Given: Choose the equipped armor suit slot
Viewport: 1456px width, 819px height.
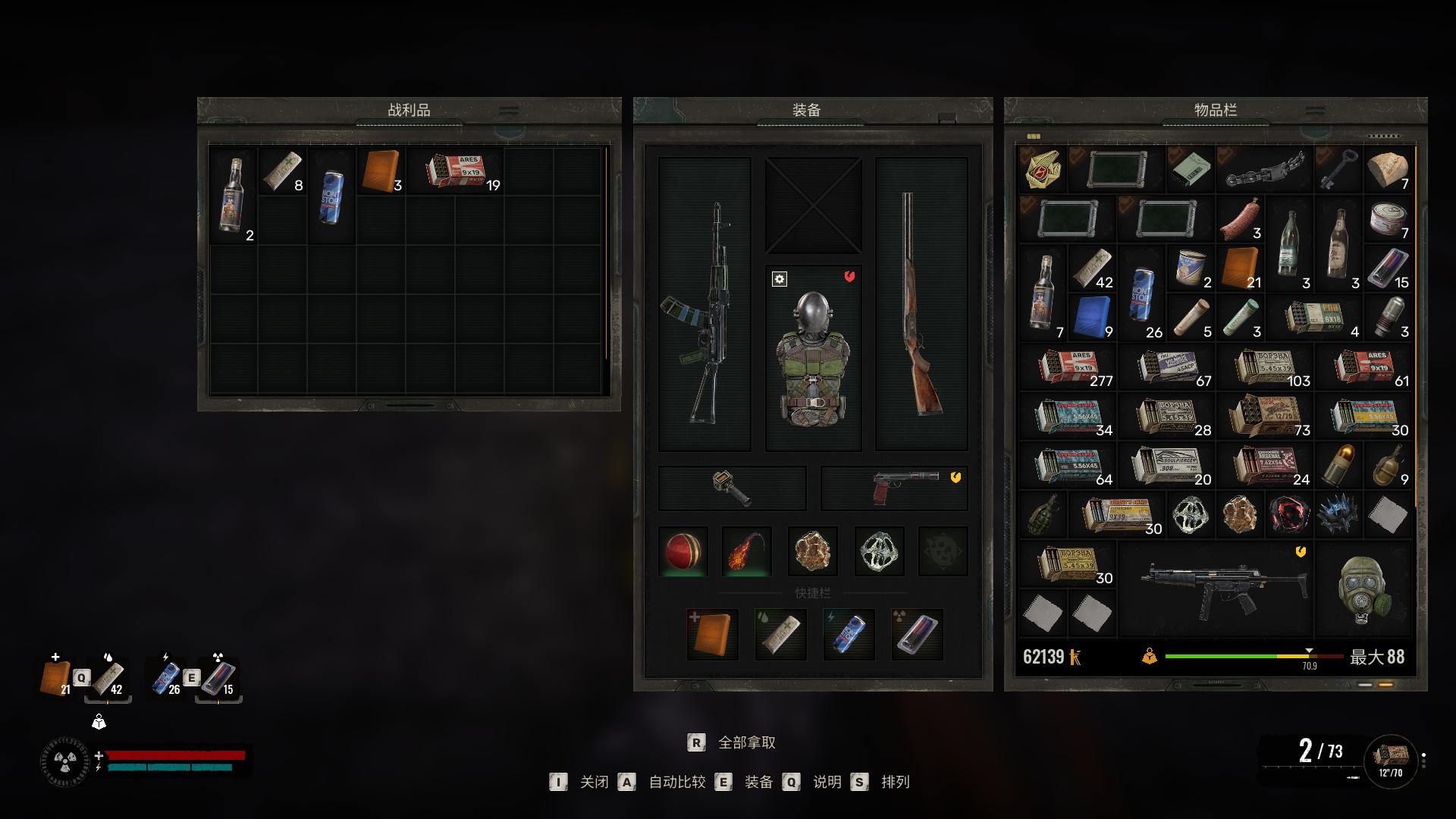Looking at the screenshot, I should (x=813, y=358).
